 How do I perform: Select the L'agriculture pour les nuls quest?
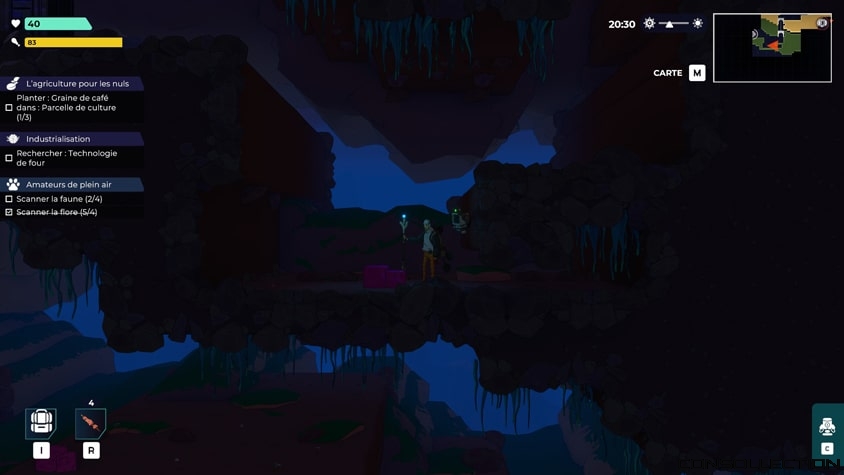77,84
